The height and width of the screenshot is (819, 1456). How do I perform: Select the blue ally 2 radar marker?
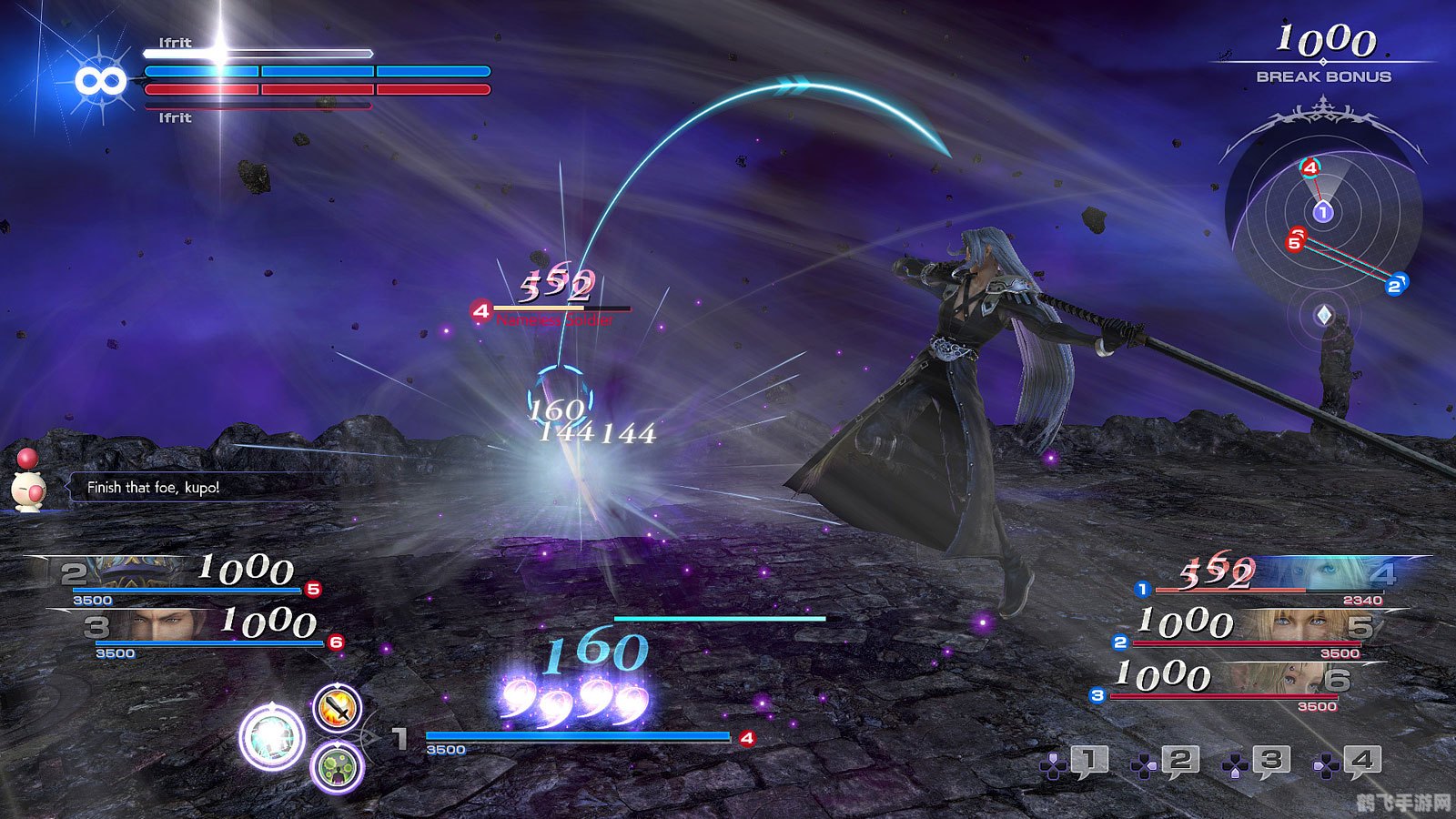click(1395, 286)
